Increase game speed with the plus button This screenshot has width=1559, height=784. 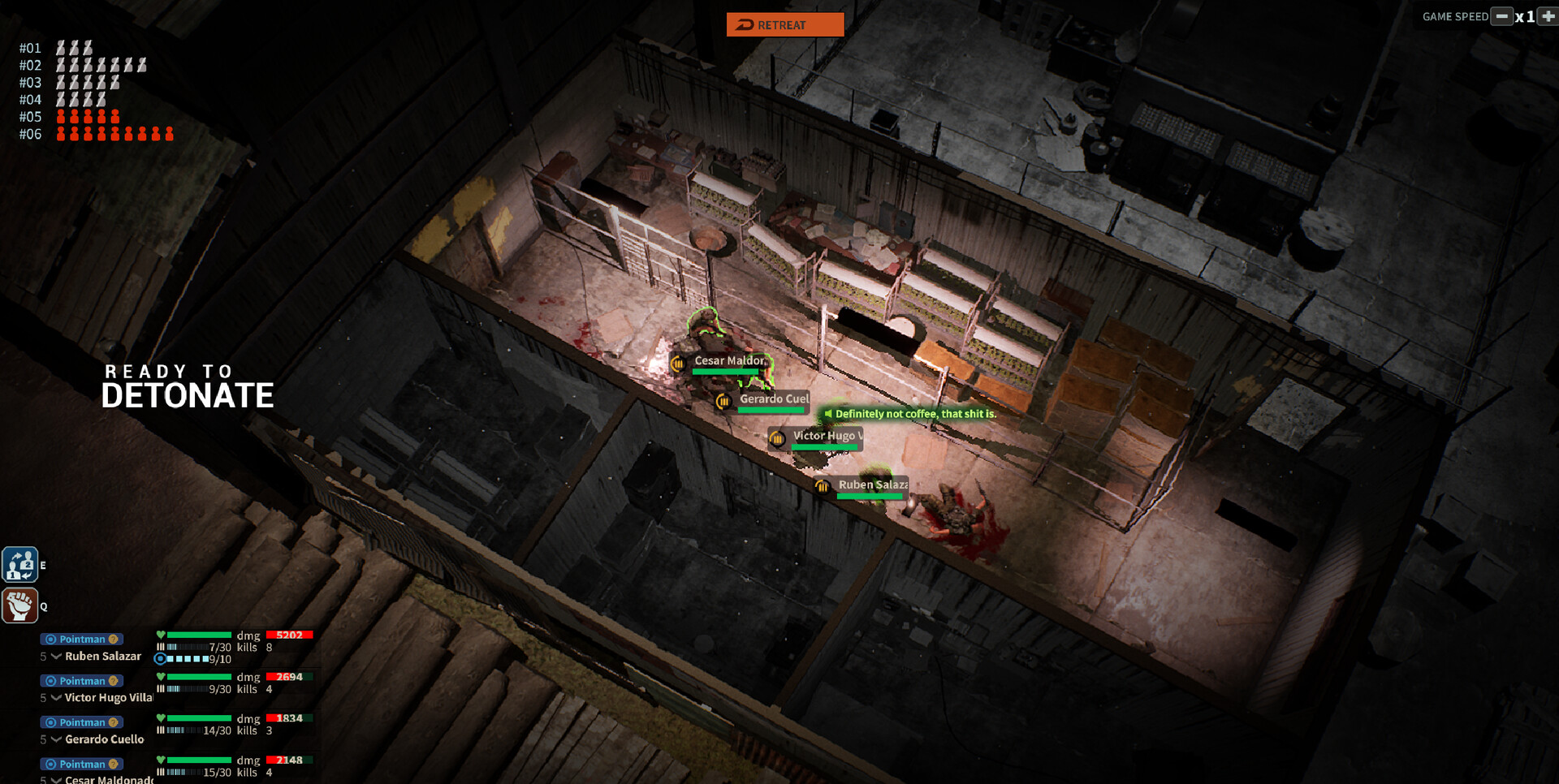tap(1548, 16)
